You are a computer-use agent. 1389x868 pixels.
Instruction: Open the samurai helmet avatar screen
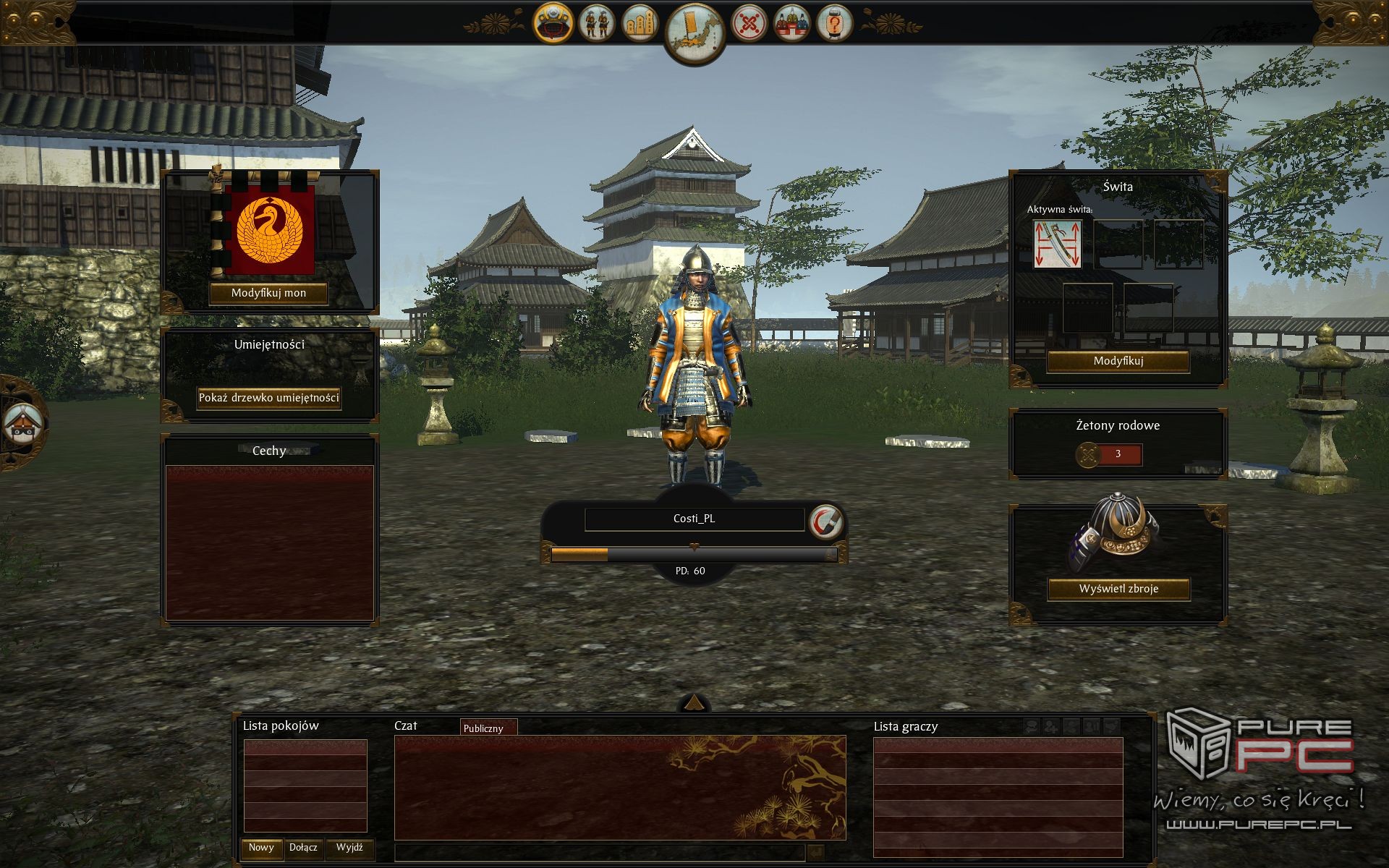553,23
